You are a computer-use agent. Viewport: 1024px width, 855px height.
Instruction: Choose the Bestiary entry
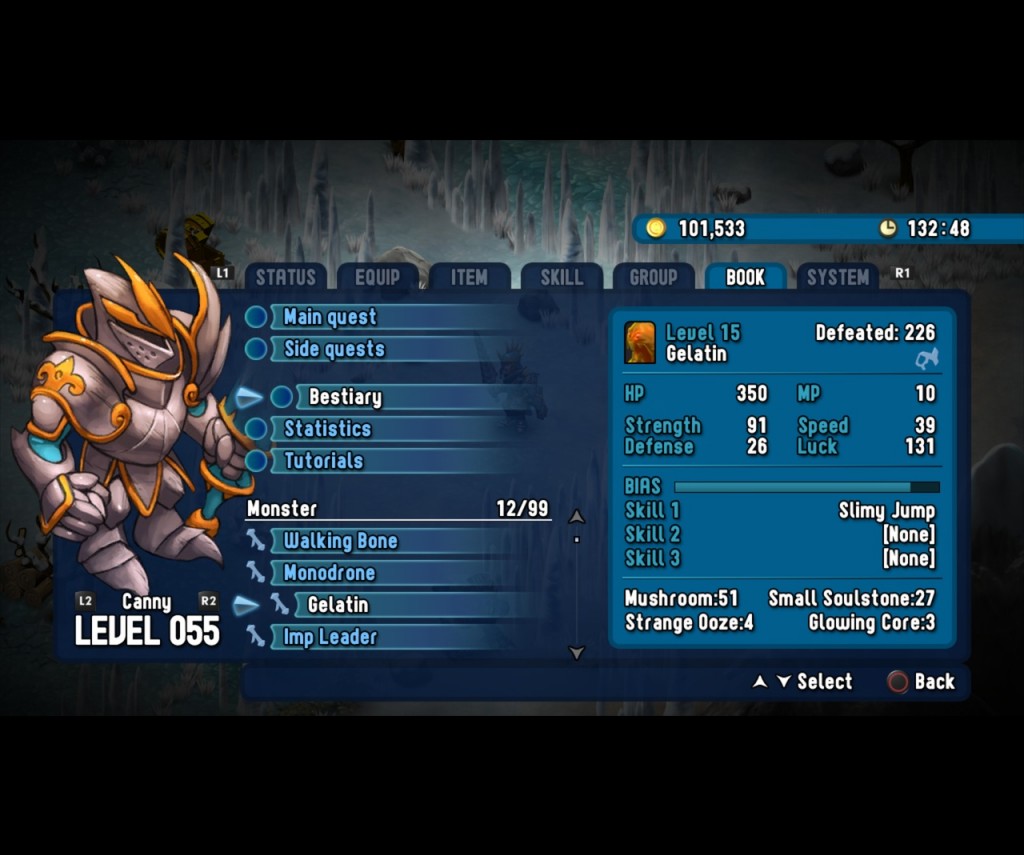[x=345, y=397]
